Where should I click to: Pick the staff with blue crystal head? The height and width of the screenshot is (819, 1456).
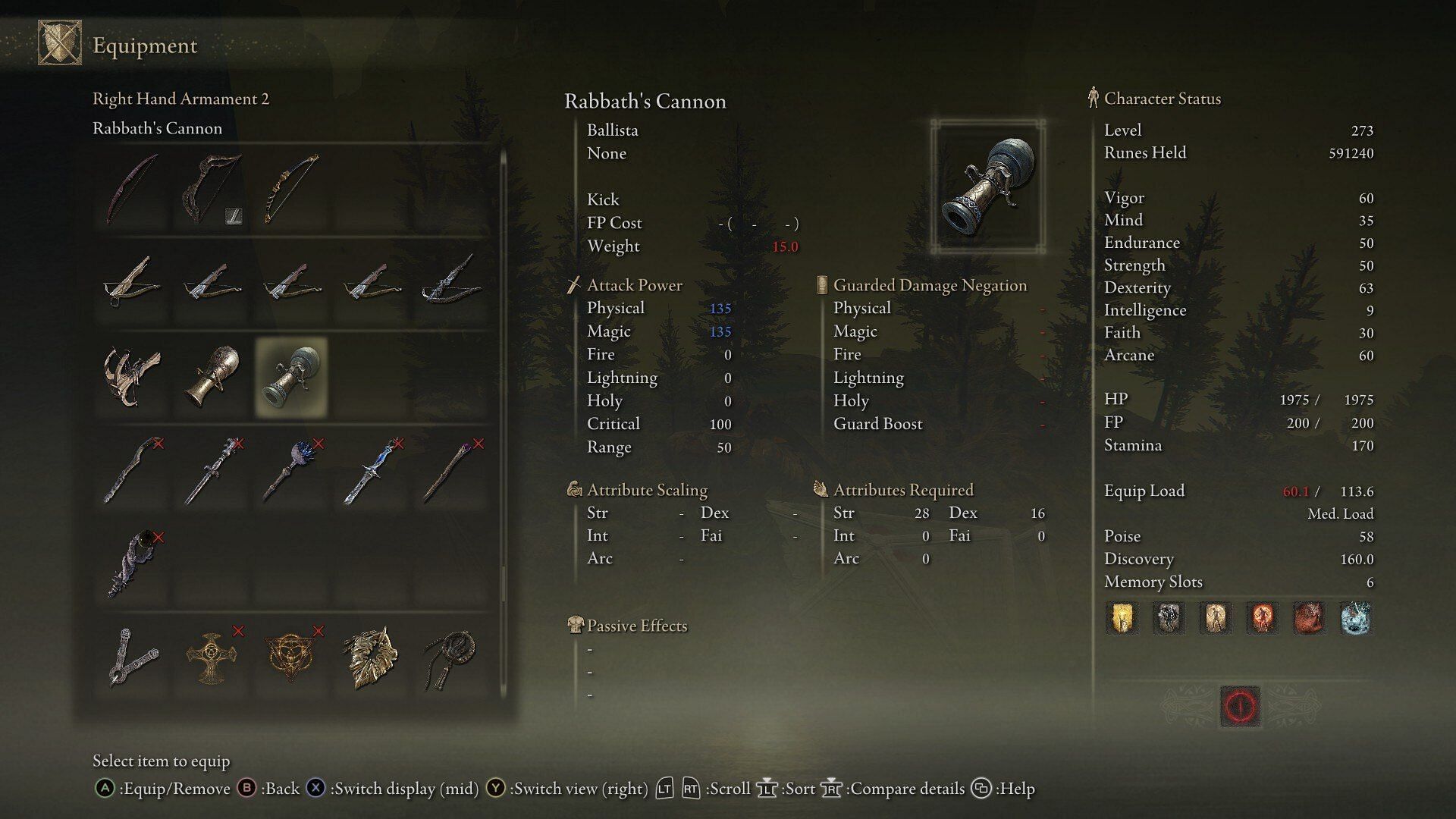point(292,471)
